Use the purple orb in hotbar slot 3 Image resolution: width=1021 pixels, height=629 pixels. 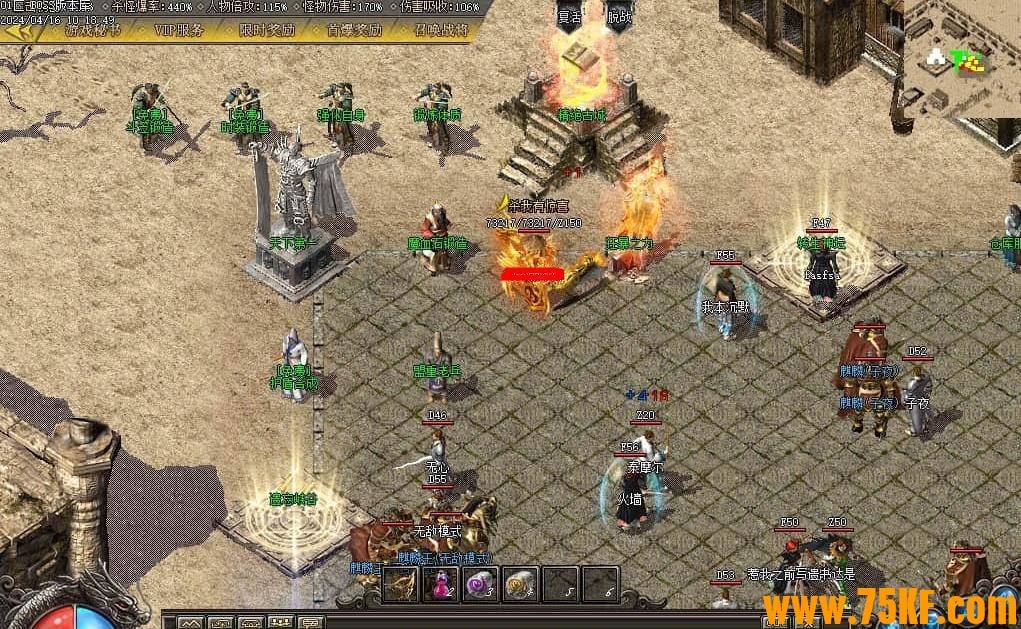[481, 584]
